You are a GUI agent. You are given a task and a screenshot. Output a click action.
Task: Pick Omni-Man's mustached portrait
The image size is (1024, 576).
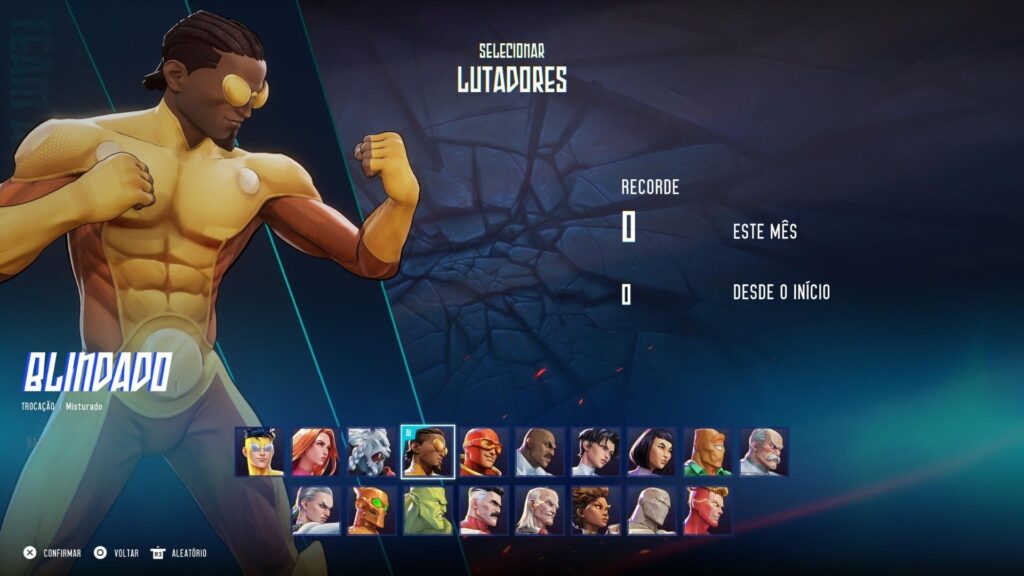[484, 510]
